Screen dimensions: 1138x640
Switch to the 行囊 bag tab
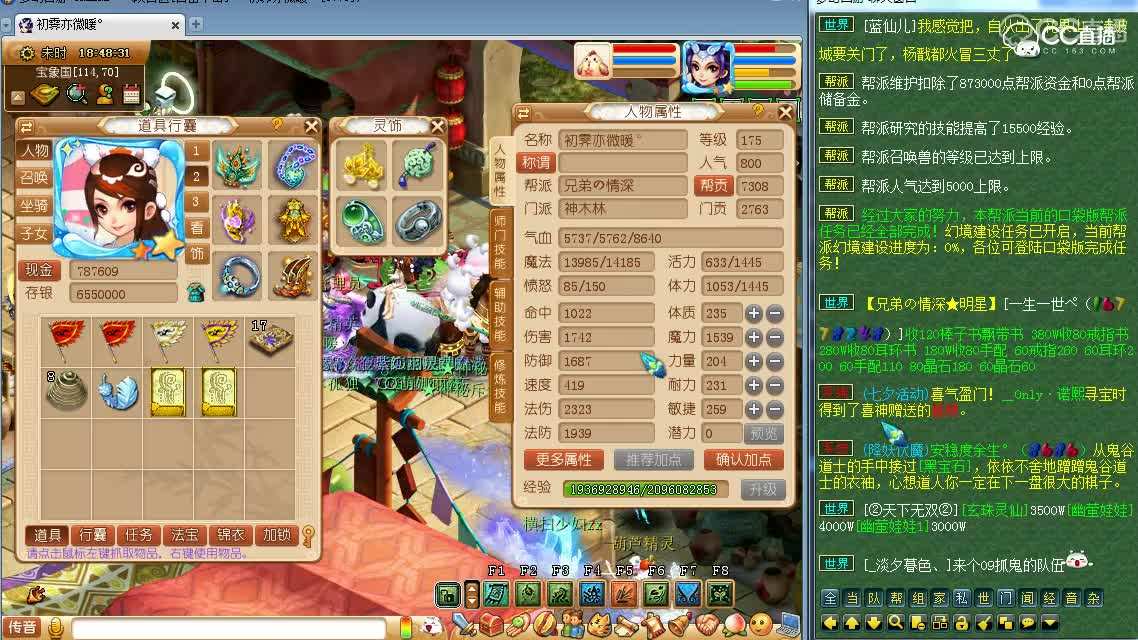(x=93, y=535)
